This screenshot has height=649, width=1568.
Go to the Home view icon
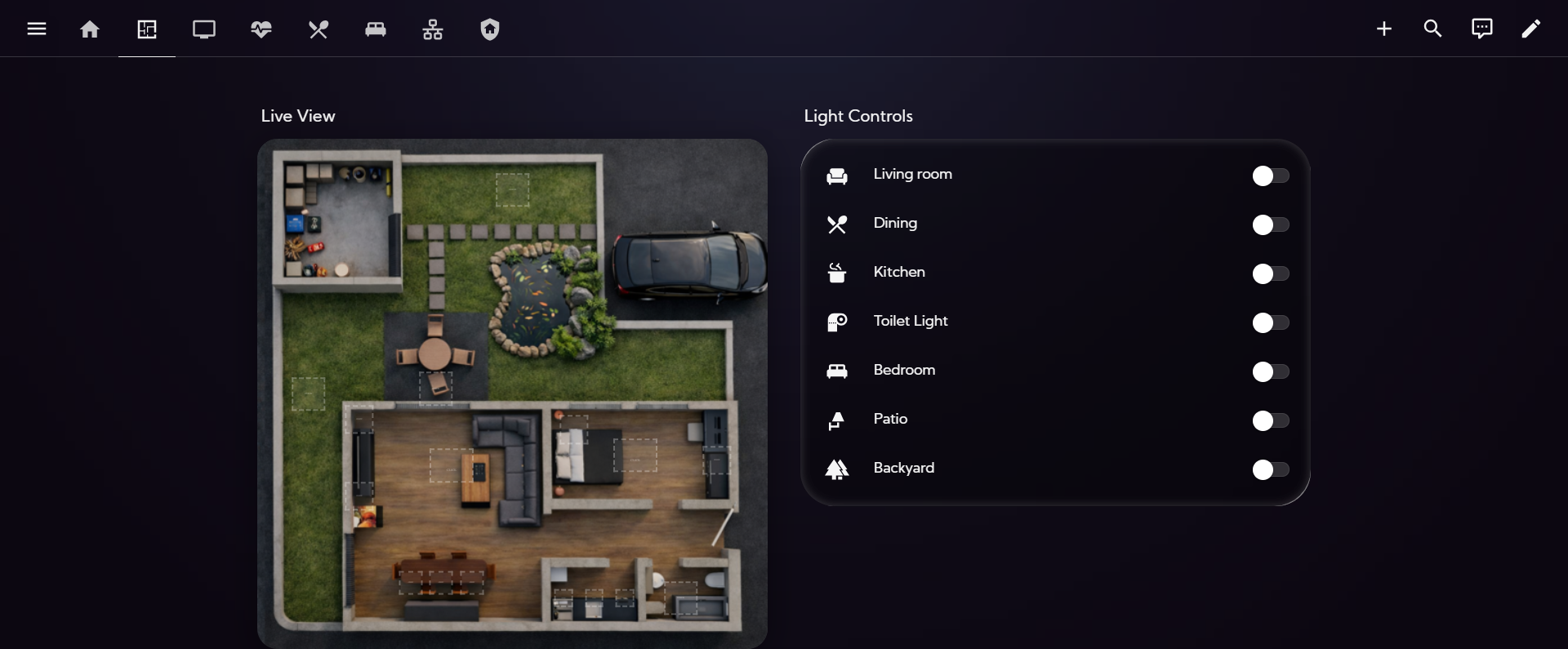pyautogui.click(x=90, y=29)
